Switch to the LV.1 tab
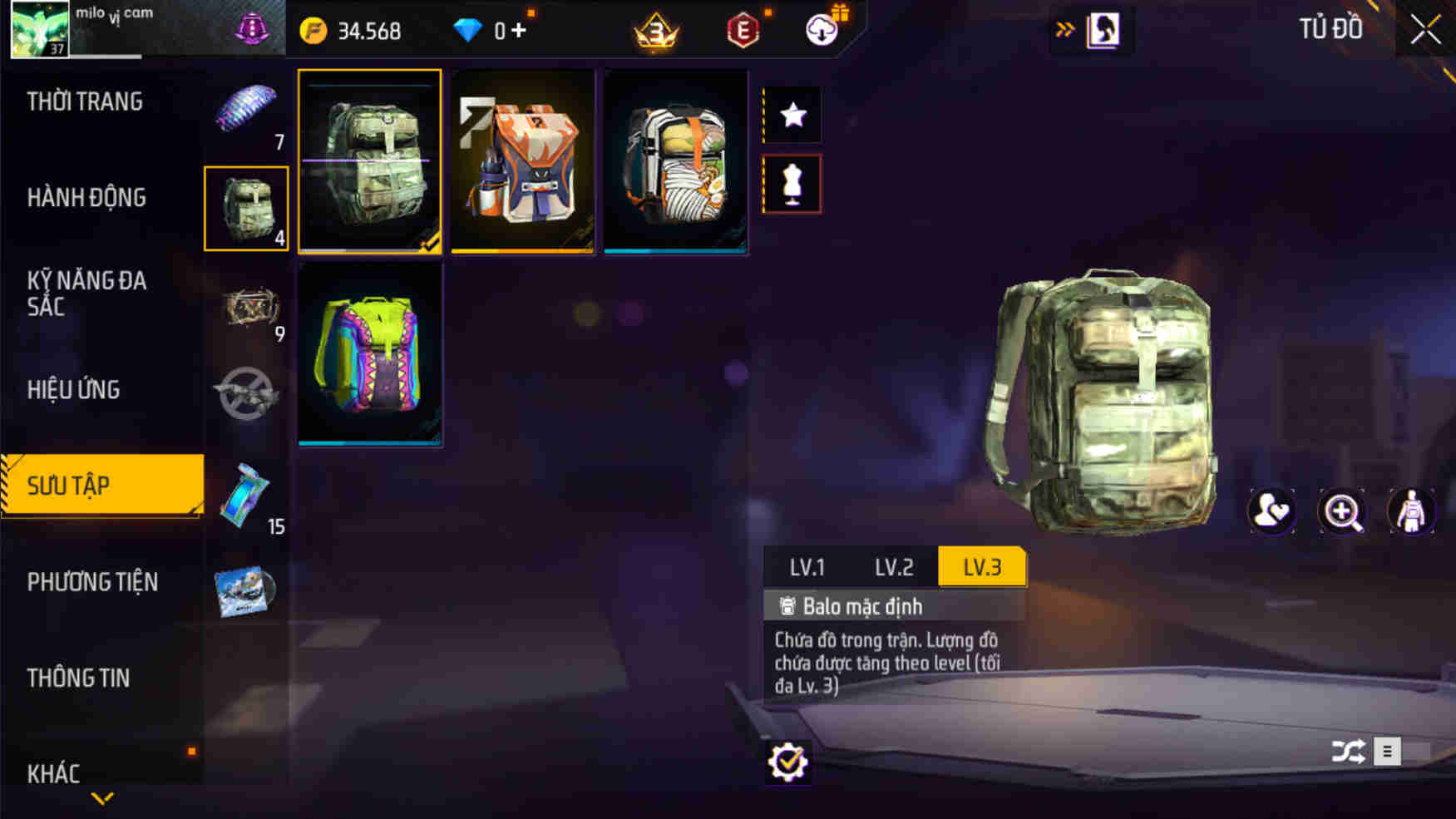 tap(809, 567)
